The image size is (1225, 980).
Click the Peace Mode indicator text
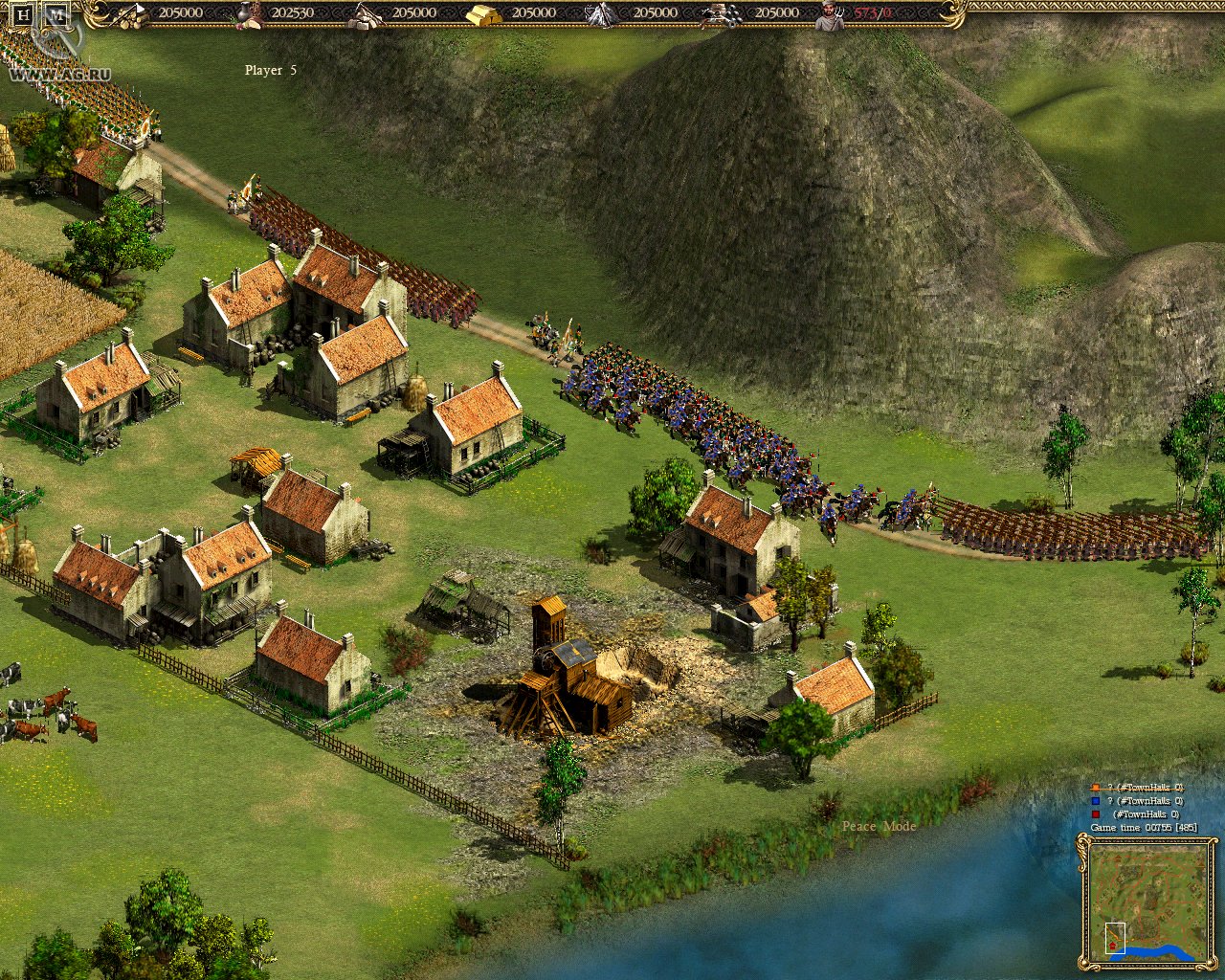[879, 826]
